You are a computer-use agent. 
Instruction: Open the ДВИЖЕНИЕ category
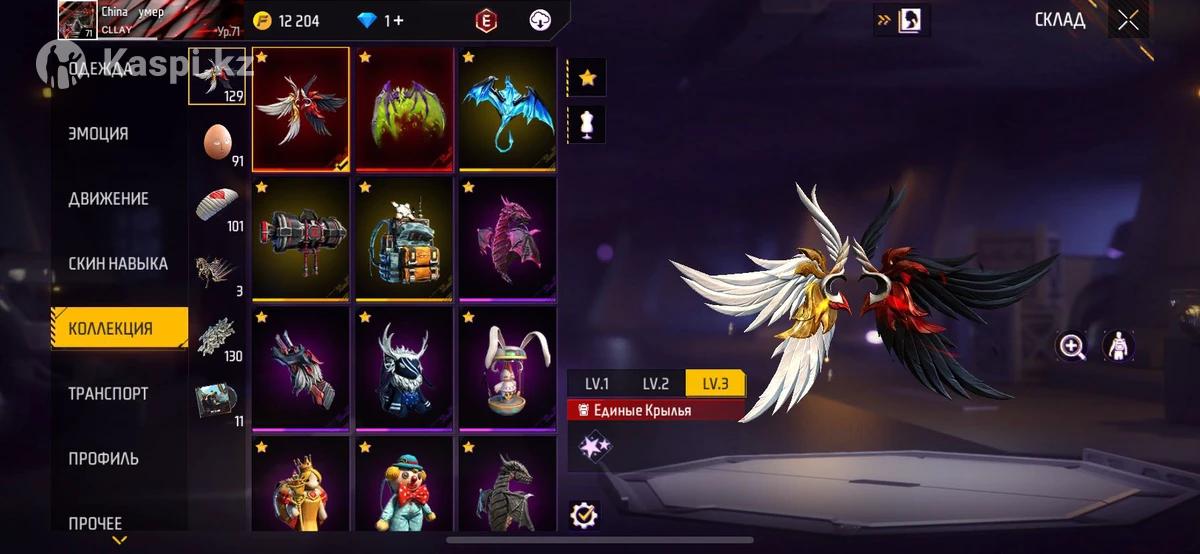point(108,199)
